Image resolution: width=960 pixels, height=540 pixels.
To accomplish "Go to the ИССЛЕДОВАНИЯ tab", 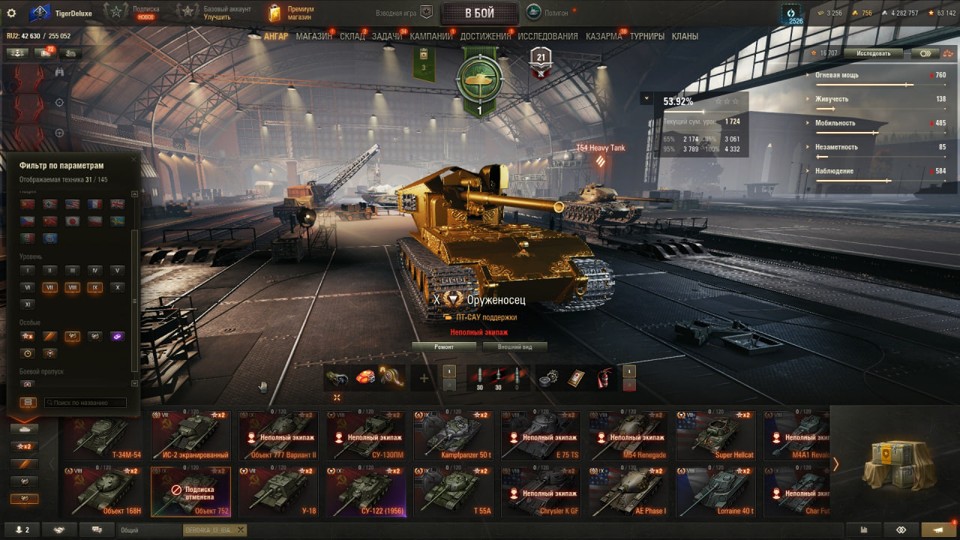I will pyautogui.click(x=547, y=36).
